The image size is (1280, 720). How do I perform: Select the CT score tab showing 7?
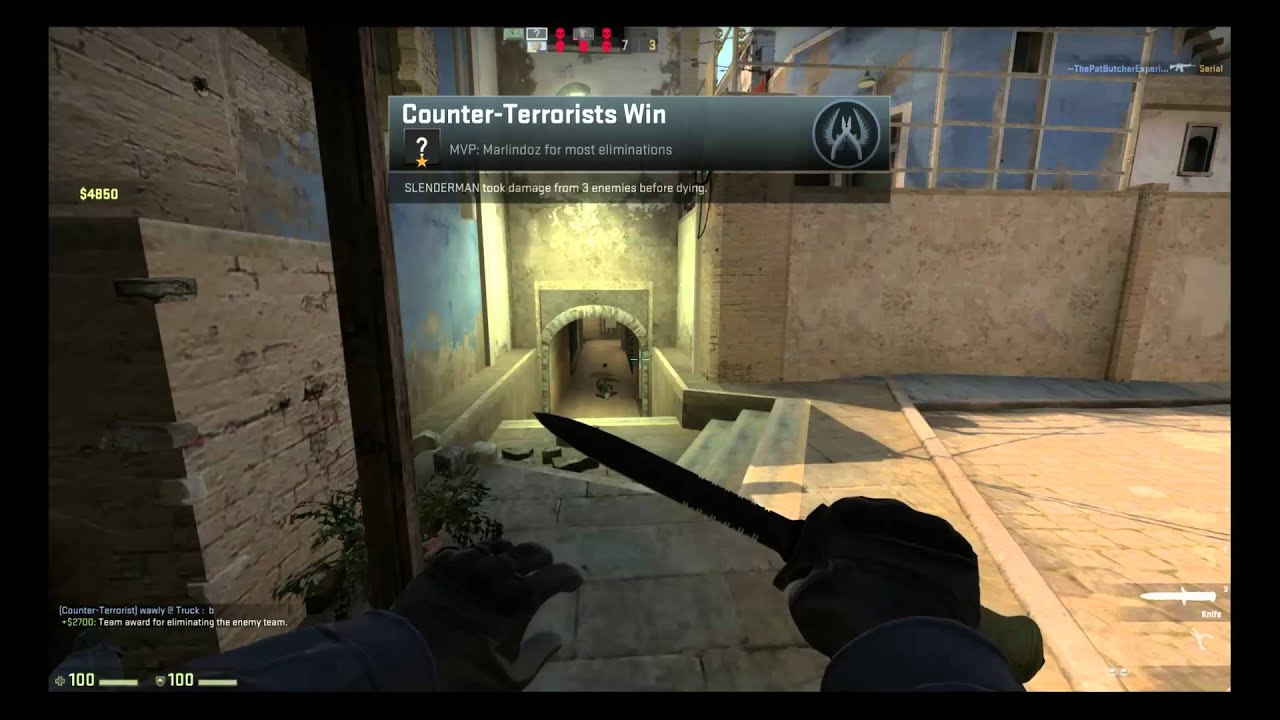pyautogui.click(x=625, y=45)
